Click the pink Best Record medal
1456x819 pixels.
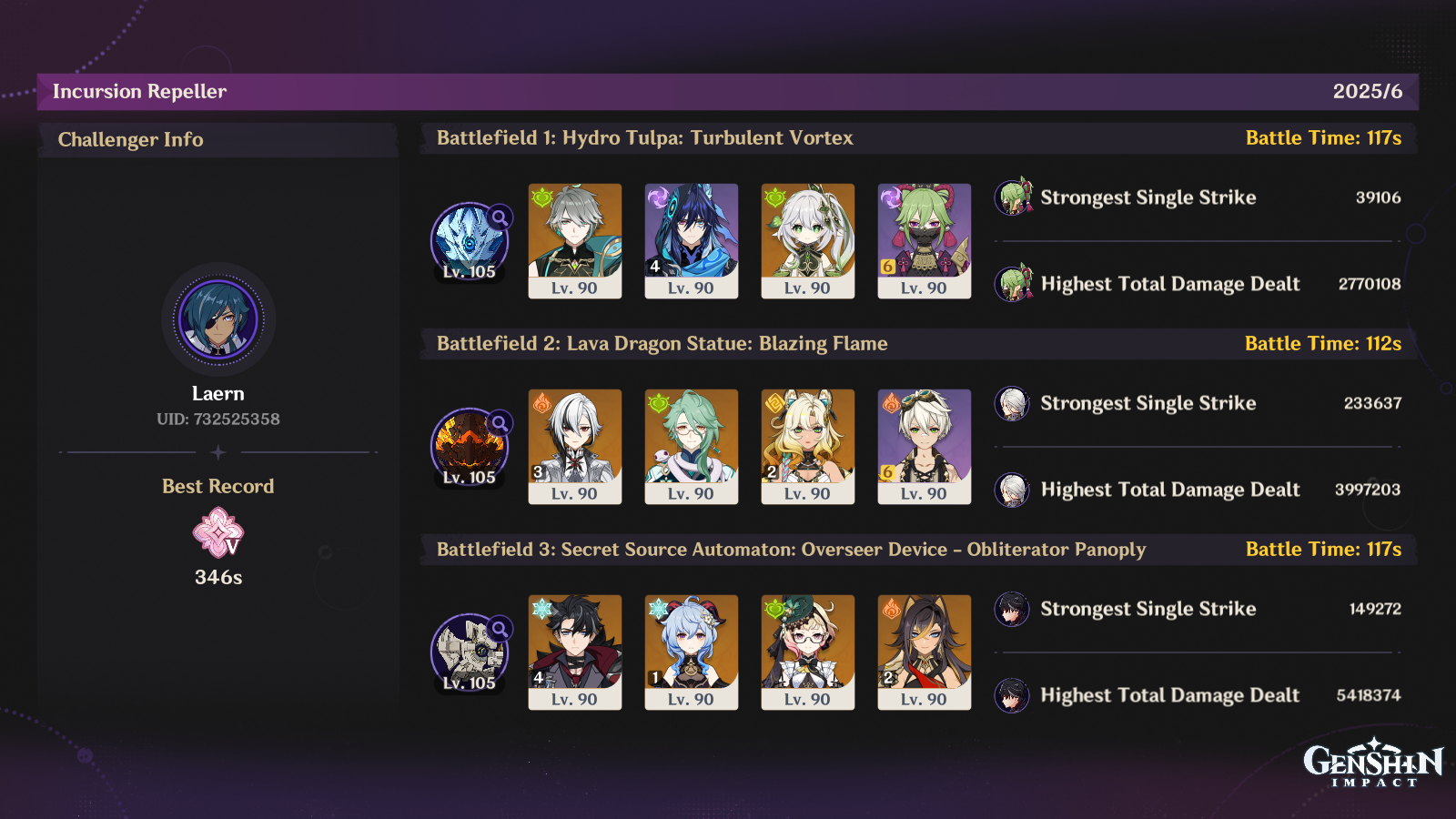pyautogui.click(x=217, y=537)
